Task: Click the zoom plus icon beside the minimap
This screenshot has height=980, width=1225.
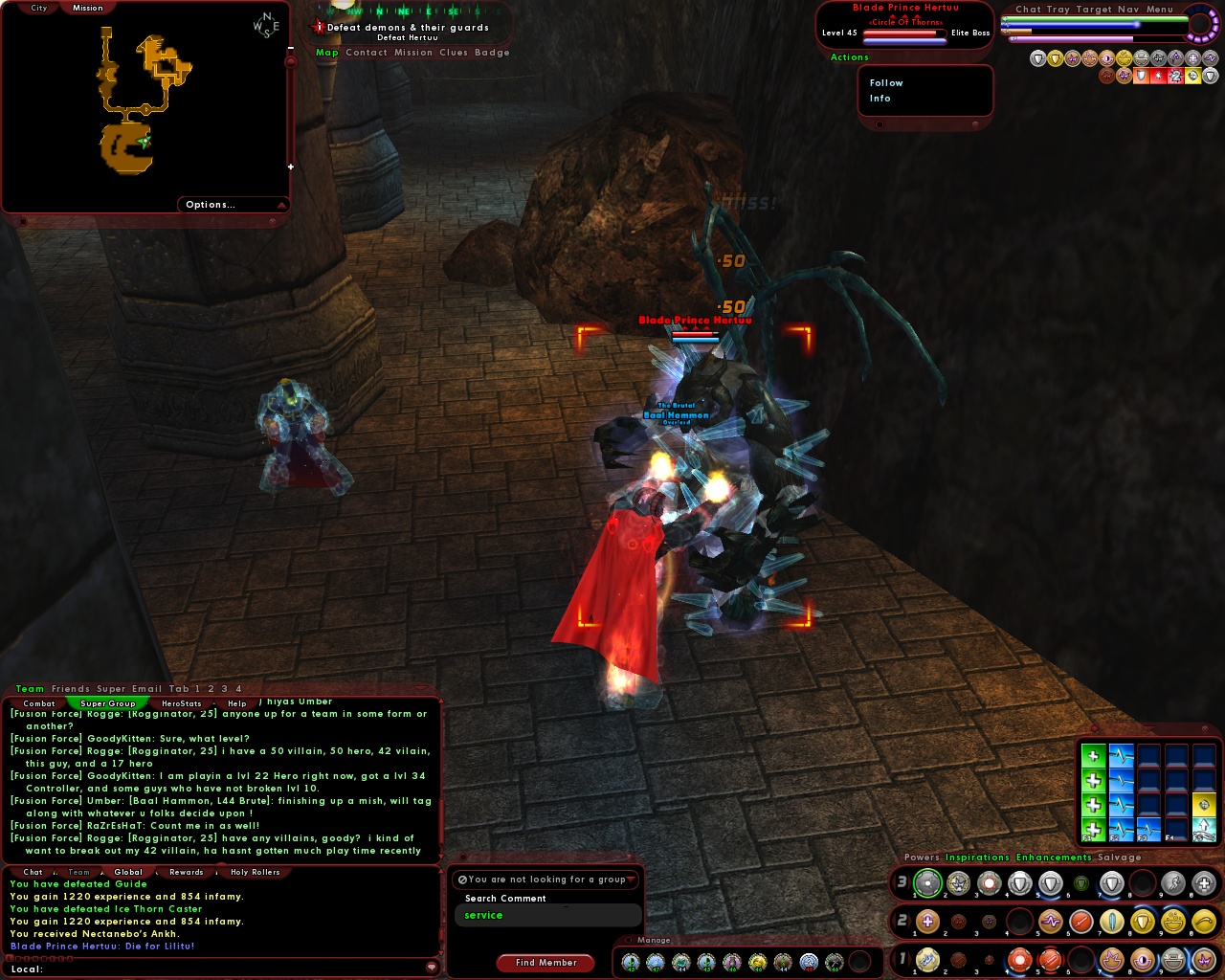Action: [289, 165]
